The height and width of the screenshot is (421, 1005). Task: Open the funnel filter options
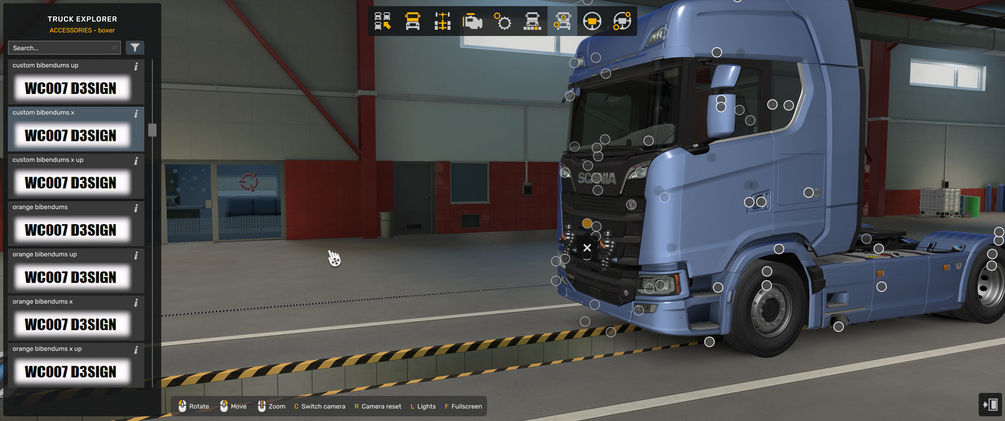point(135,48)
